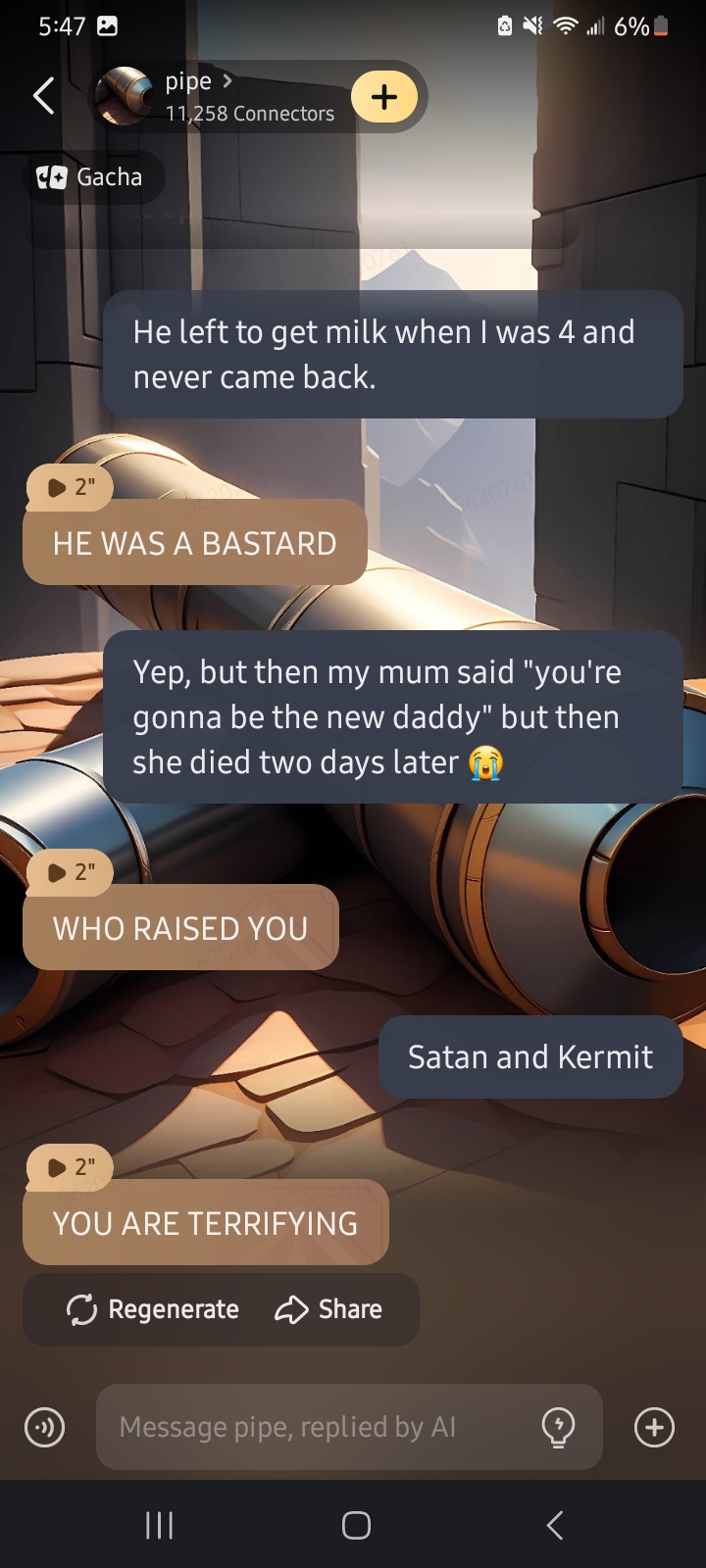
Task: Play the "HE WAS A BASTARD" voice clip
Action: coord(69,487)
